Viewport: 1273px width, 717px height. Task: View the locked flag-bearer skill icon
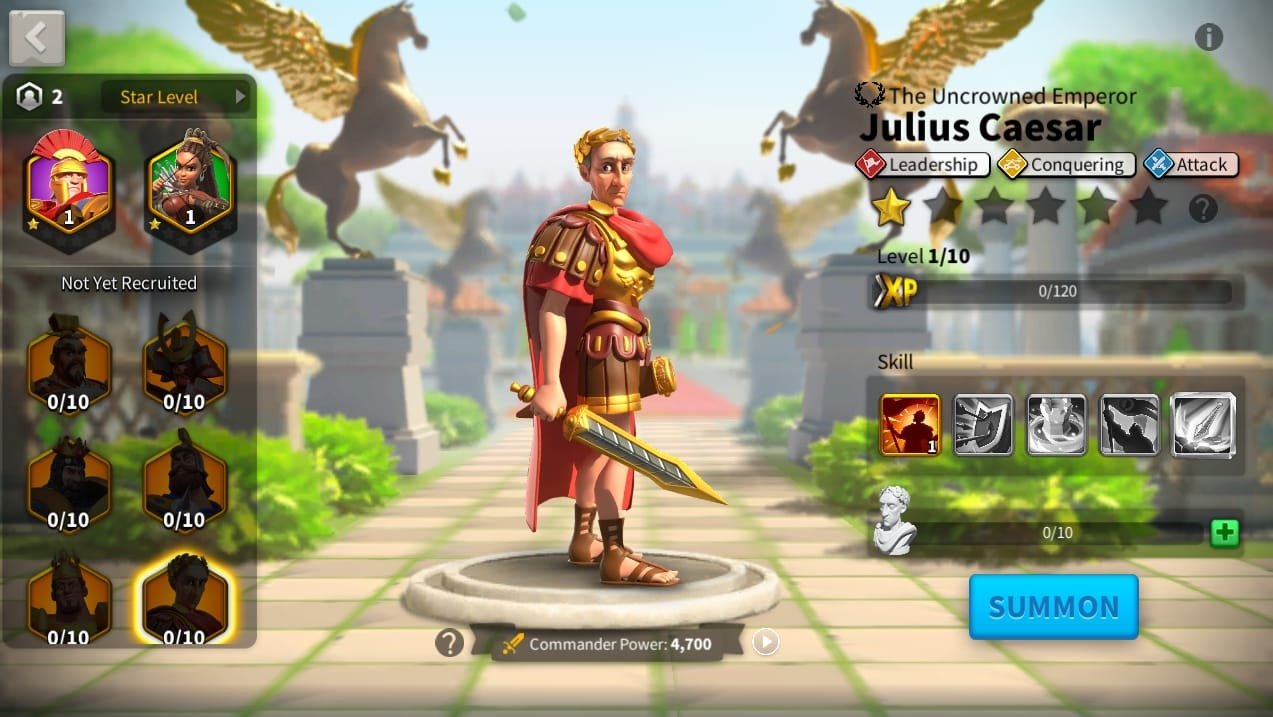pos(1129,425)
